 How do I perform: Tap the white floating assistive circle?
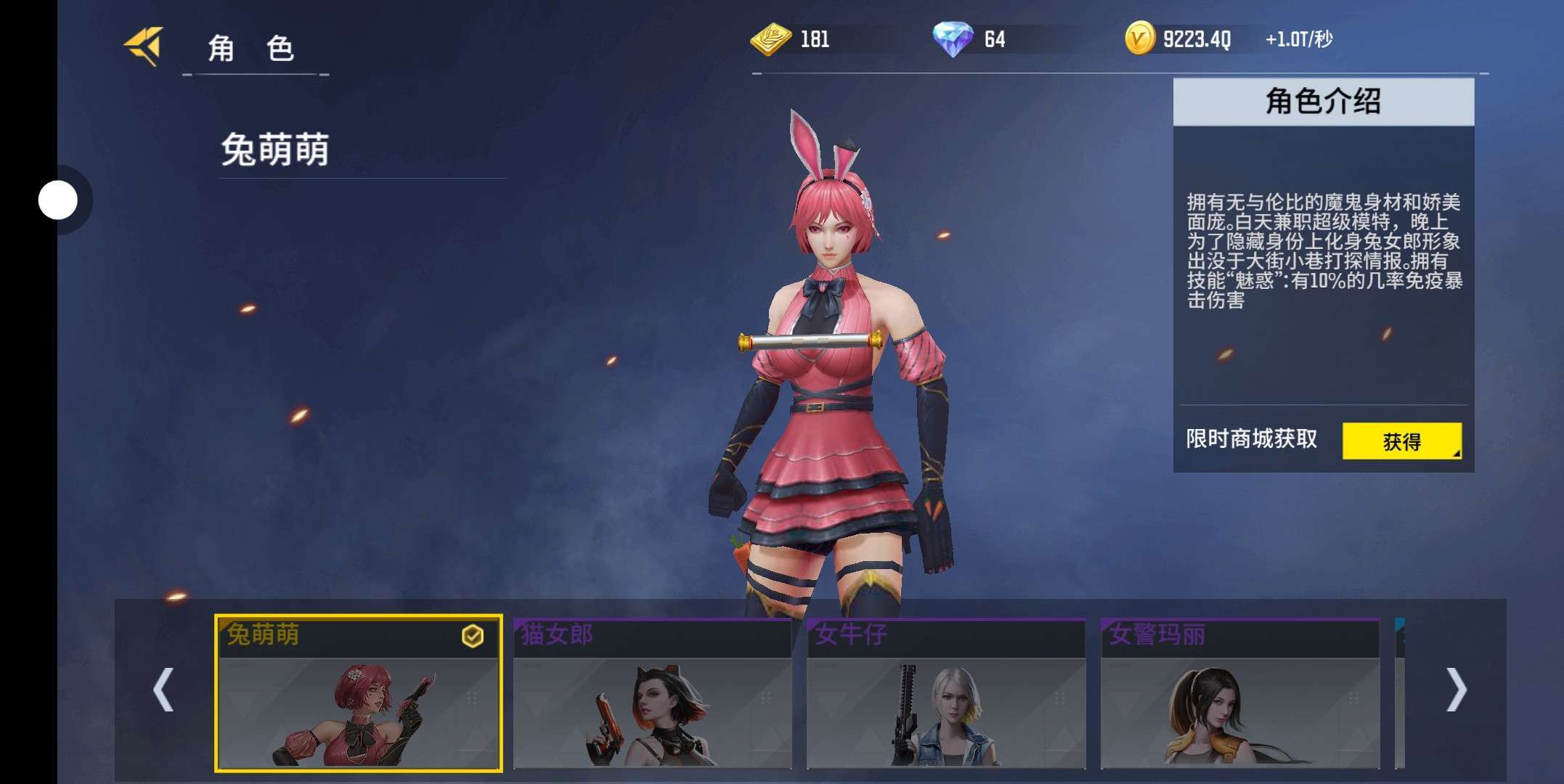tap(58, 200)
